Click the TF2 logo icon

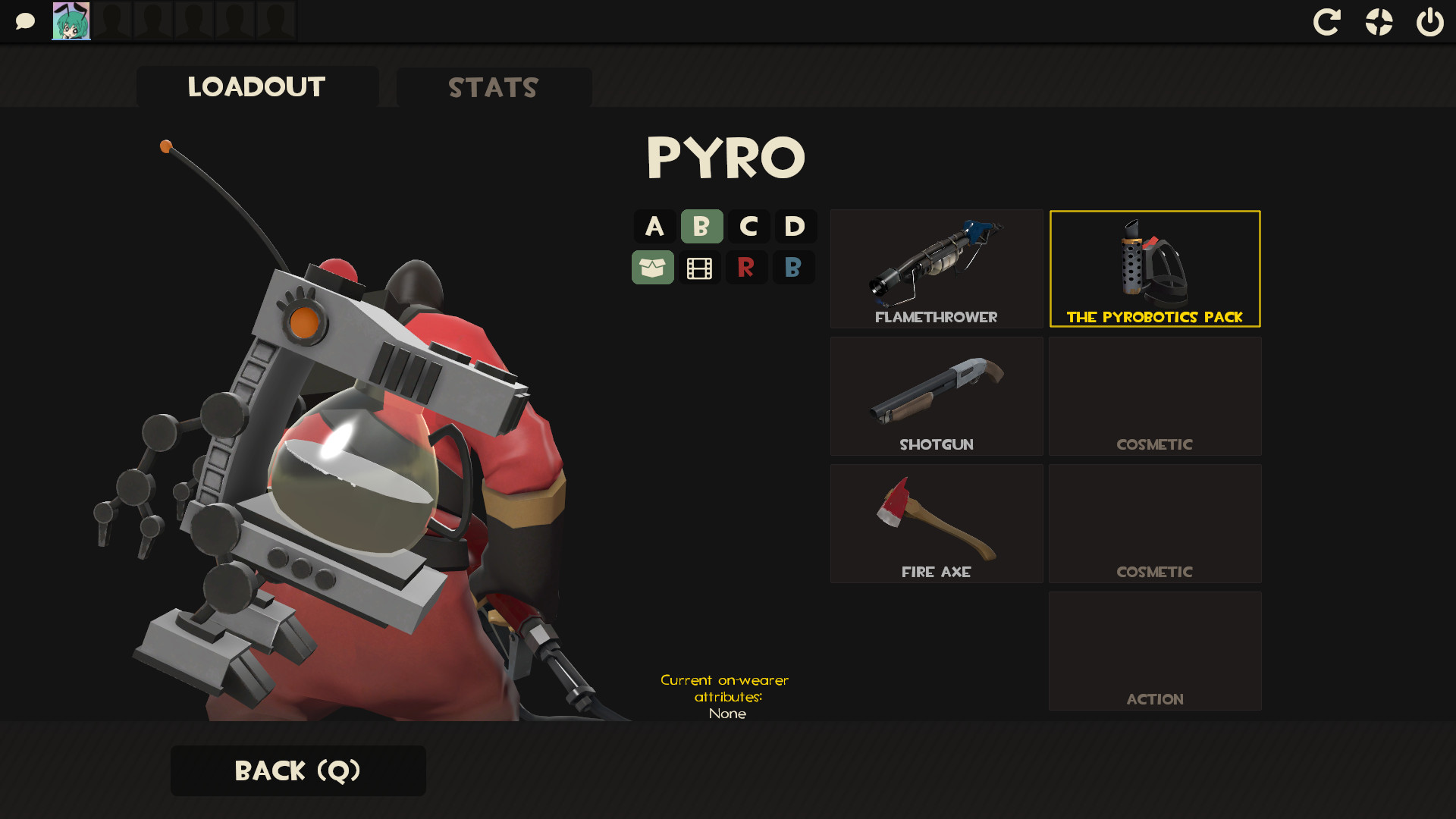[x=1379, y=22]
